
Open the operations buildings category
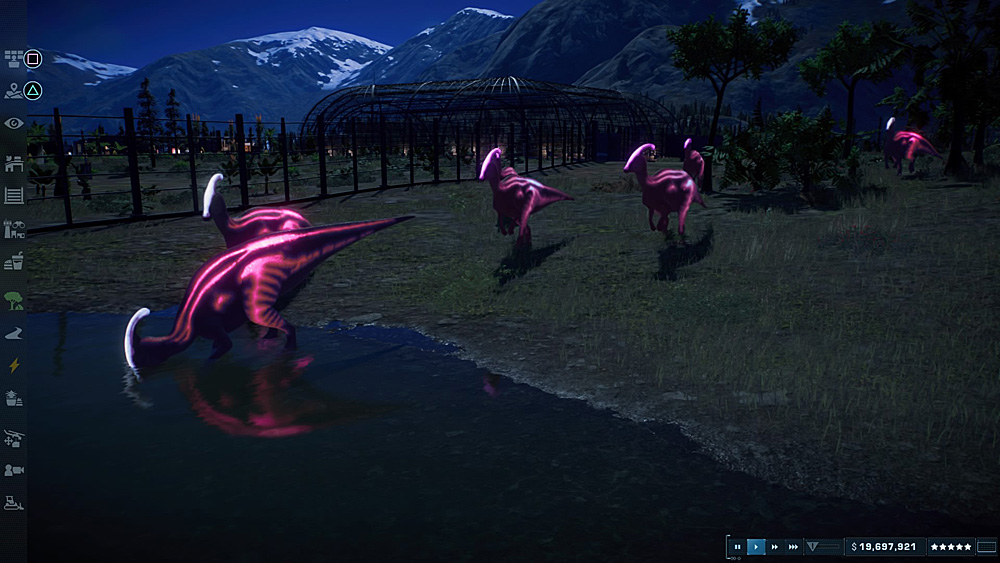[14, 160]
